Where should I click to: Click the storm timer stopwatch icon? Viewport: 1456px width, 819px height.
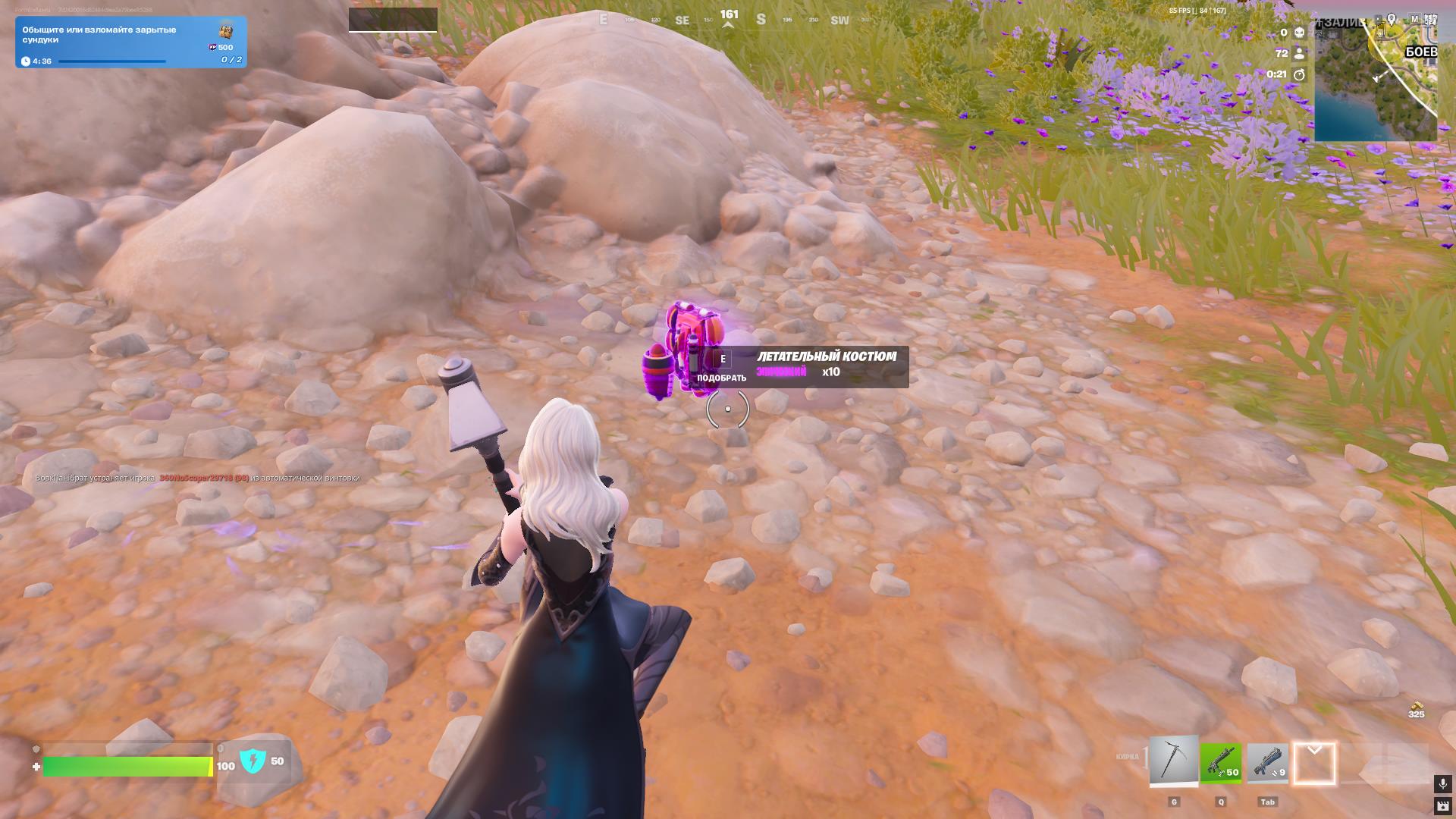tap(1299, 74)
